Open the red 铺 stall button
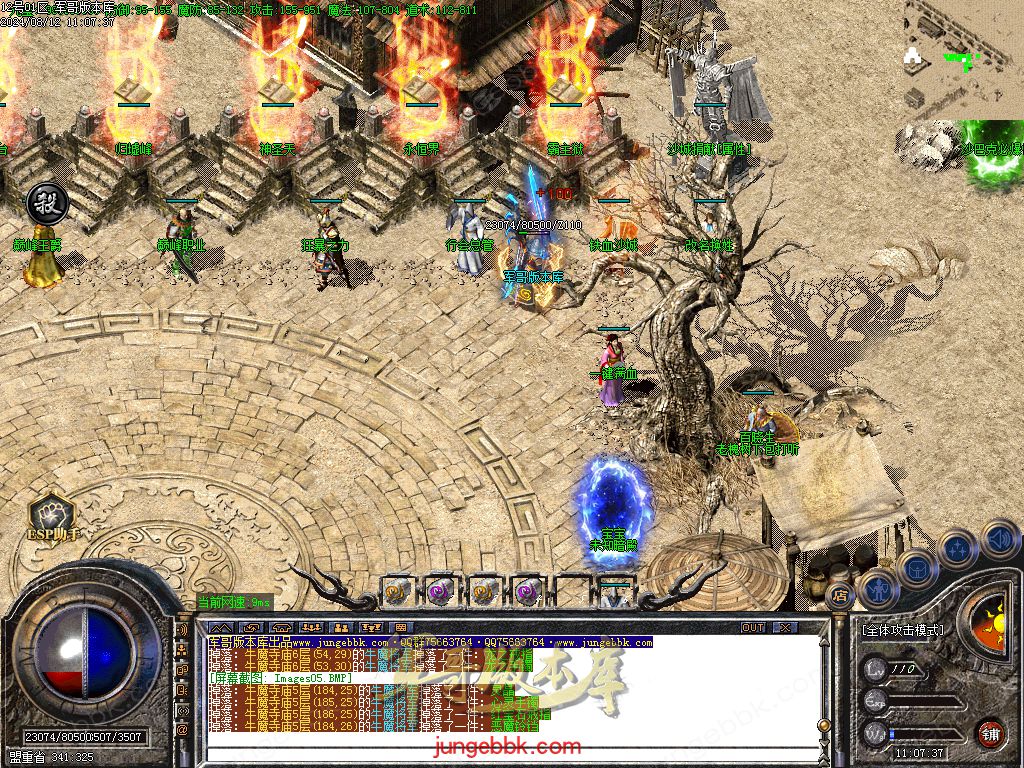Image resolution: width=1024 pixels, height=768 pixels. coord(990,733)
